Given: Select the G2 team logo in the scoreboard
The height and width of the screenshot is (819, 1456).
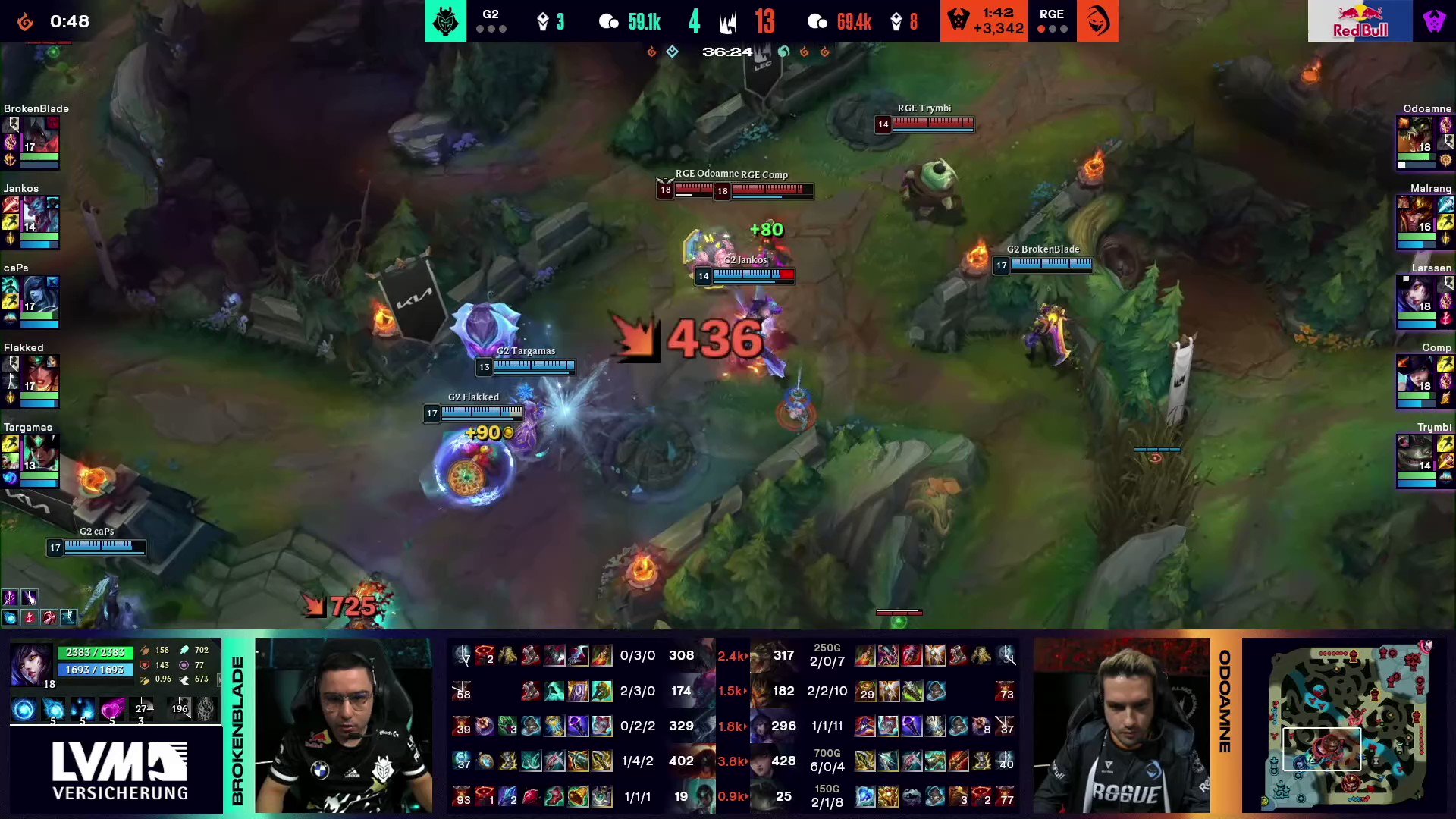Looking at the screenshot, I should (x=445, y=20).
